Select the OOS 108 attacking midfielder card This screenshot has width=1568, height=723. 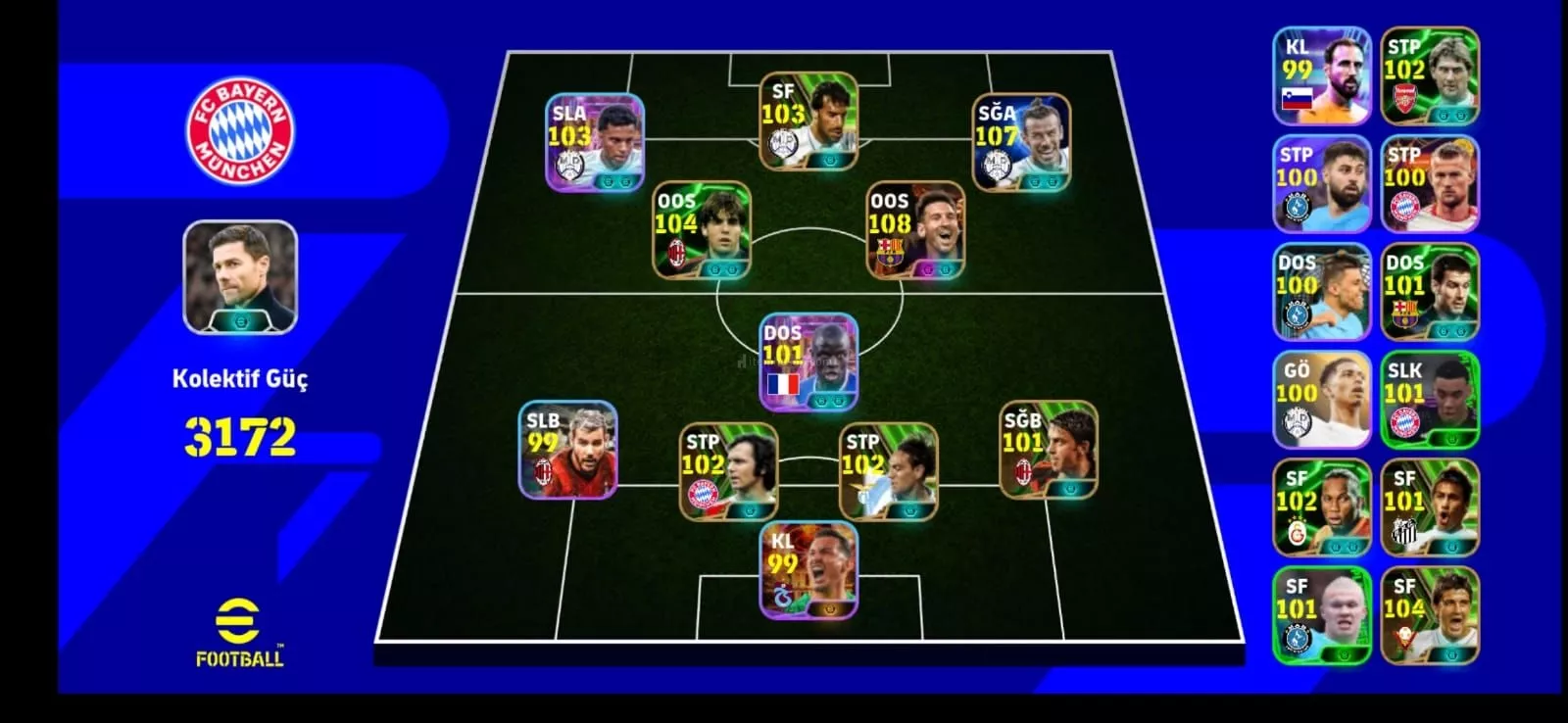coord(915,230)
